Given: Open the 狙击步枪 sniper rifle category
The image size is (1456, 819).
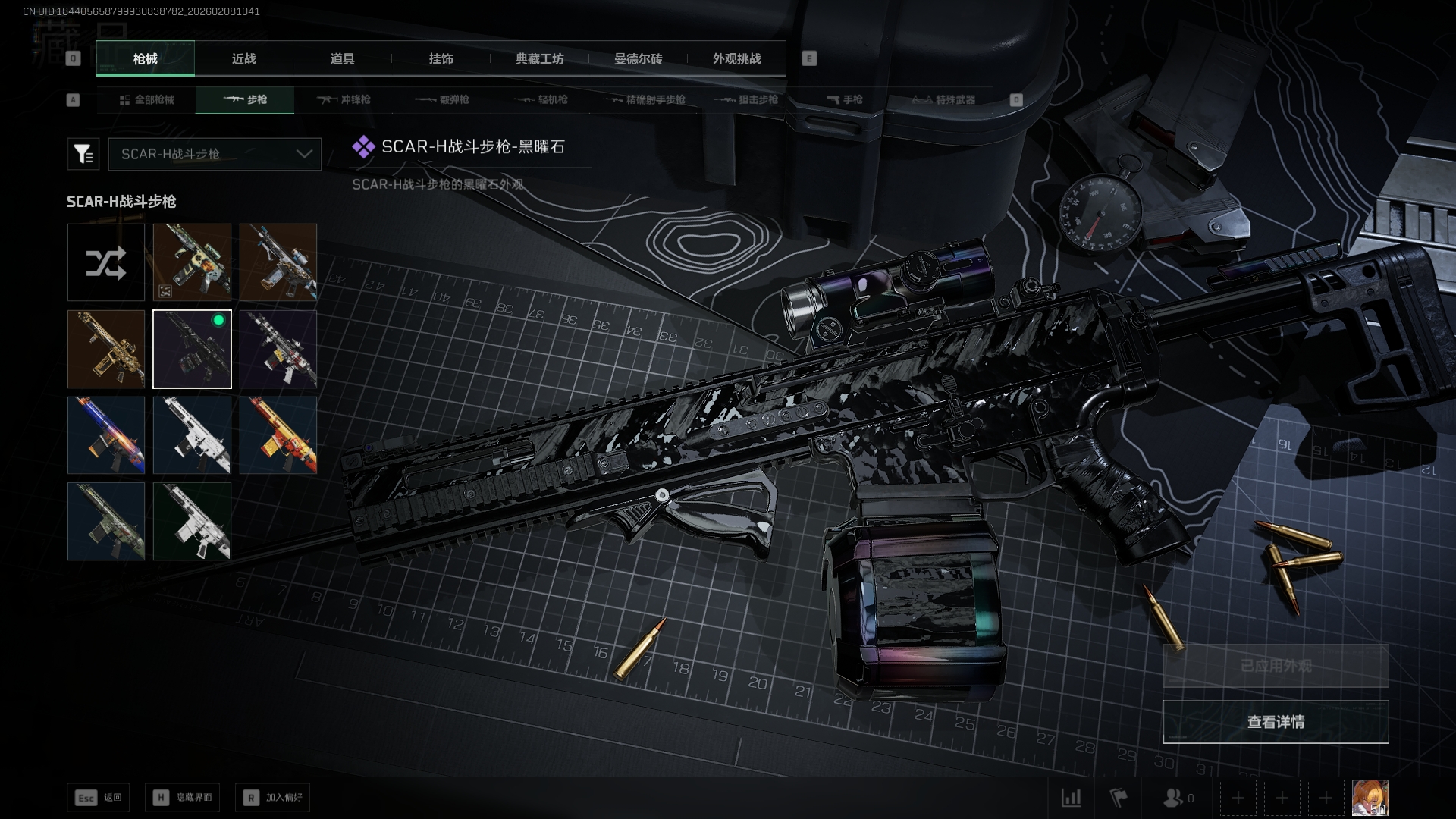Looking at the screenshot, I should [x=747, y=99].
